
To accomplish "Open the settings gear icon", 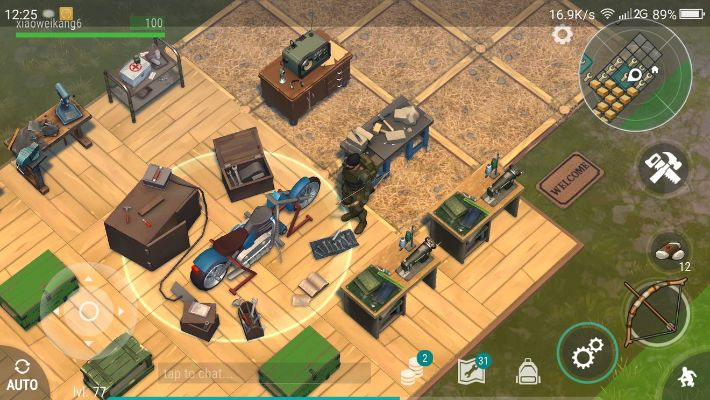I will coord(563,35).
